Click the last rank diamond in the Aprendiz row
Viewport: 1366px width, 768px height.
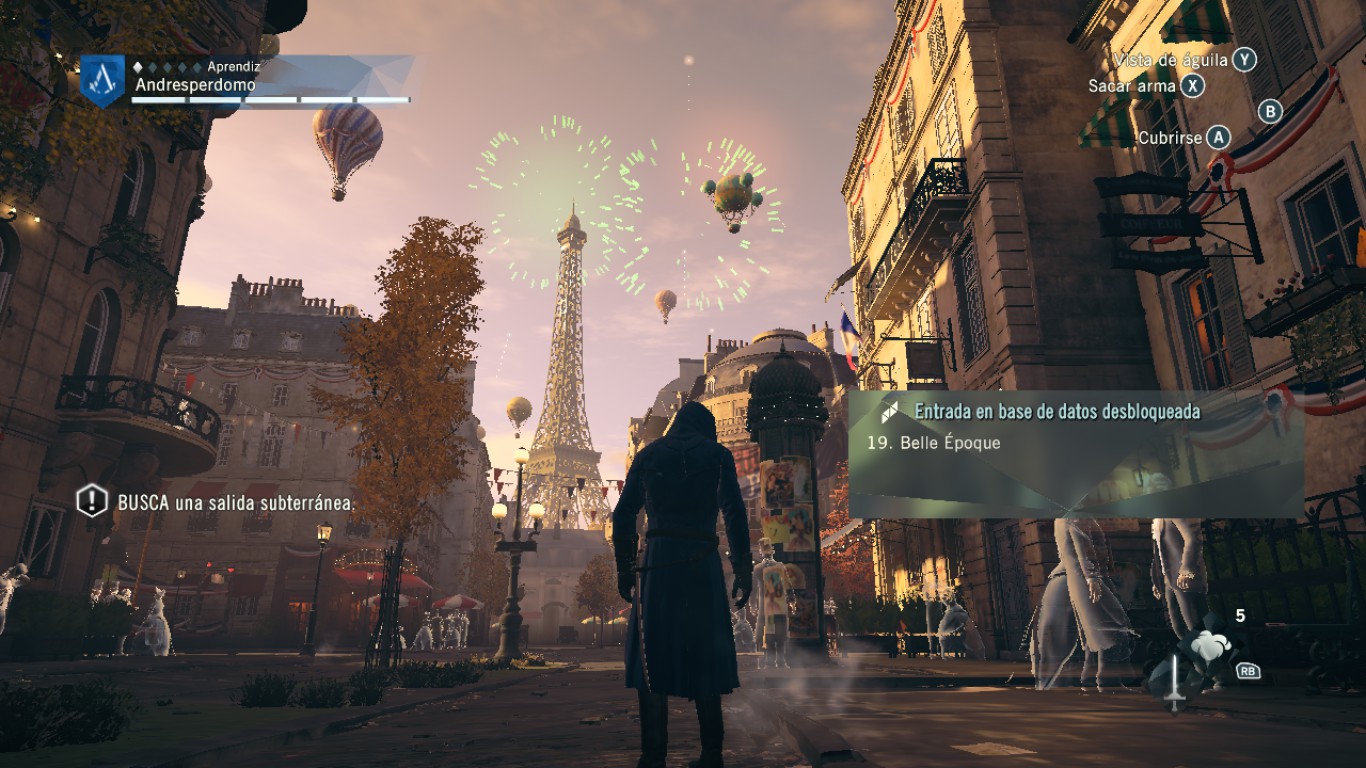(195, 67)
